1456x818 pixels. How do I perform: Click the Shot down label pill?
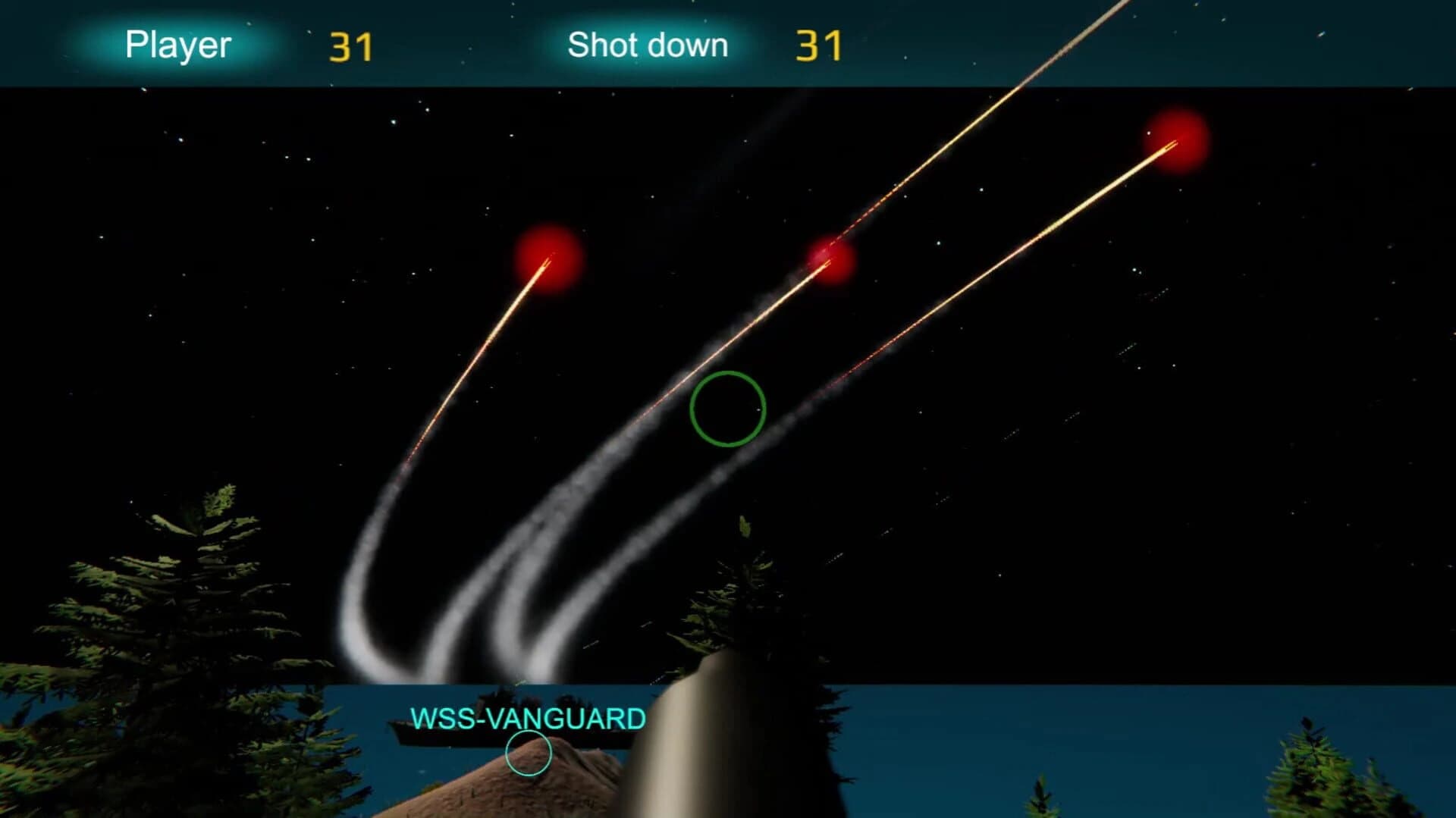[x=648, y=45]
